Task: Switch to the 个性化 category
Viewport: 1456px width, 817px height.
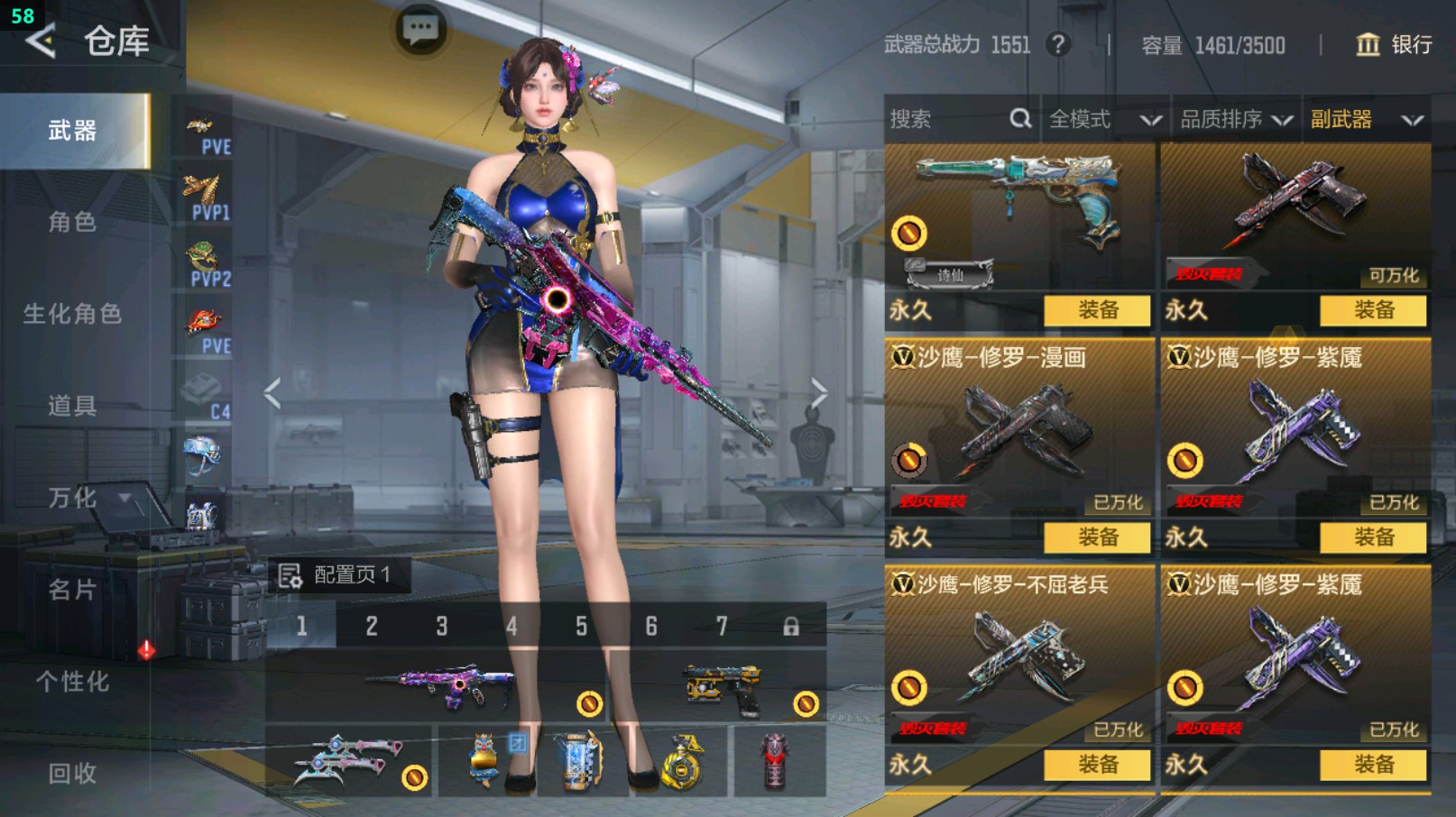Action: click(72, 682)
